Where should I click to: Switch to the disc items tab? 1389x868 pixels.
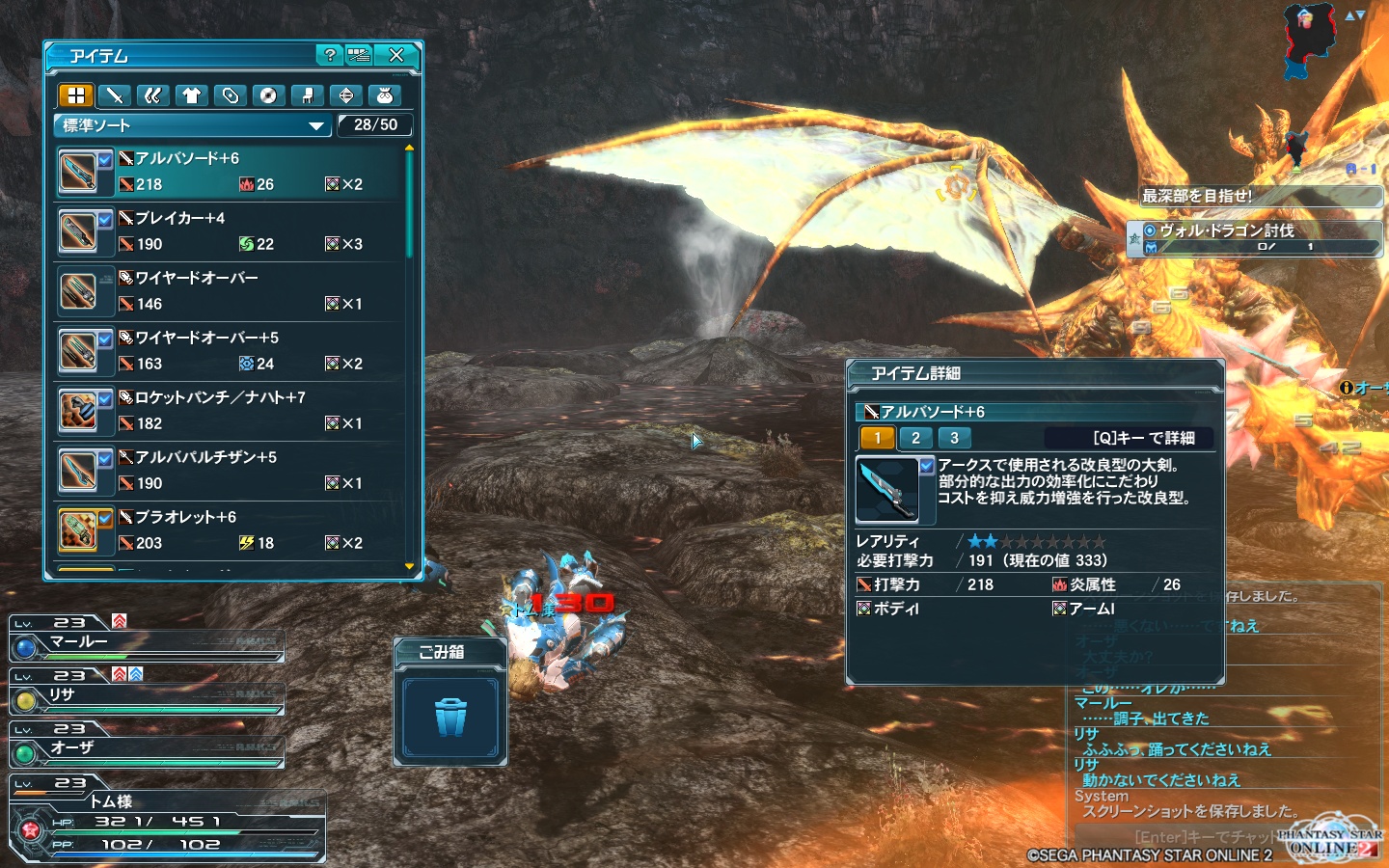268,95
